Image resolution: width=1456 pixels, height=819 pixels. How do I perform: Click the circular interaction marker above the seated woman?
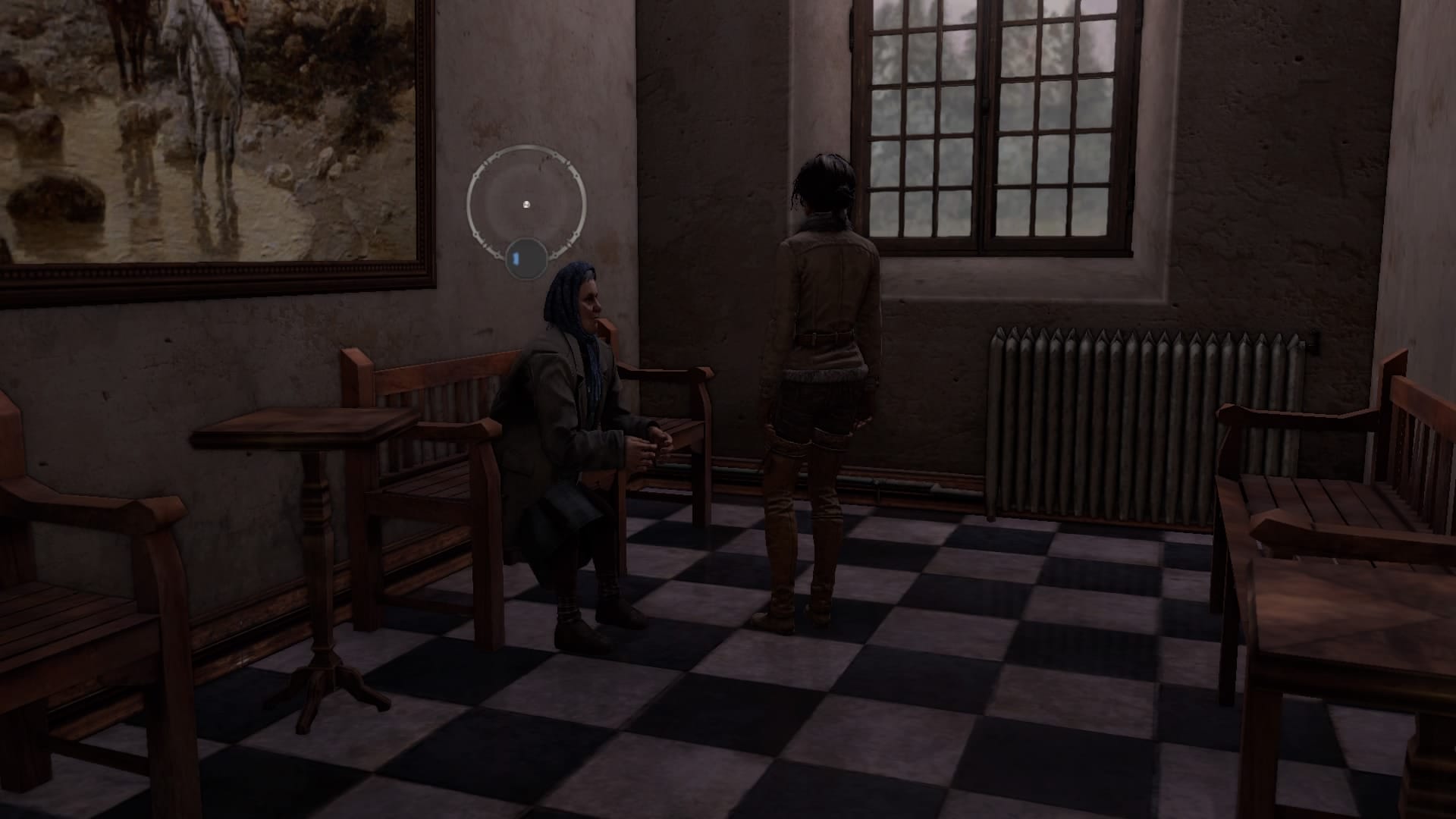click(x=526, y=204)
